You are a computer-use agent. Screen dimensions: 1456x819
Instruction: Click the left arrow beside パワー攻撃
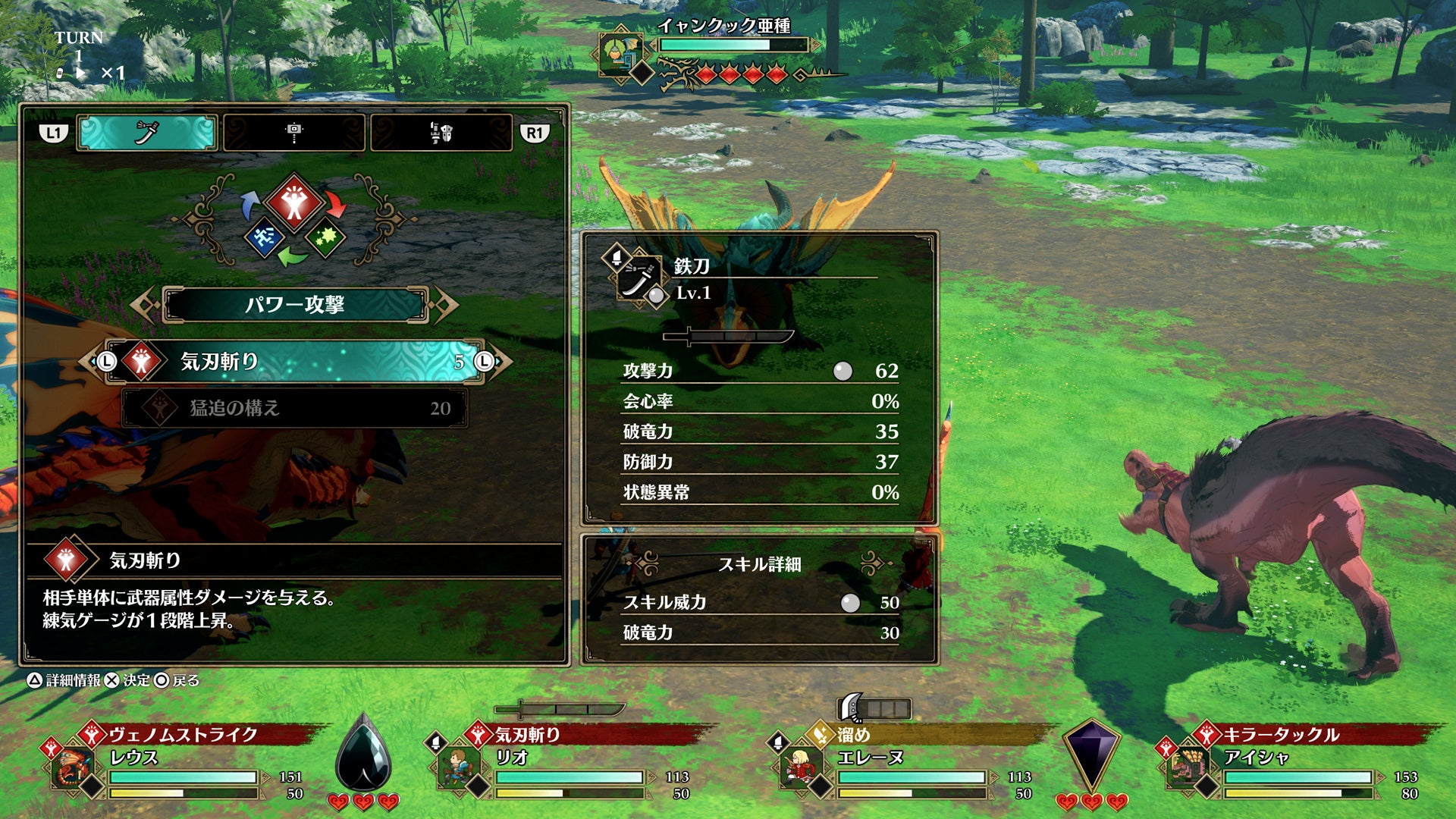tap(144, 305)
